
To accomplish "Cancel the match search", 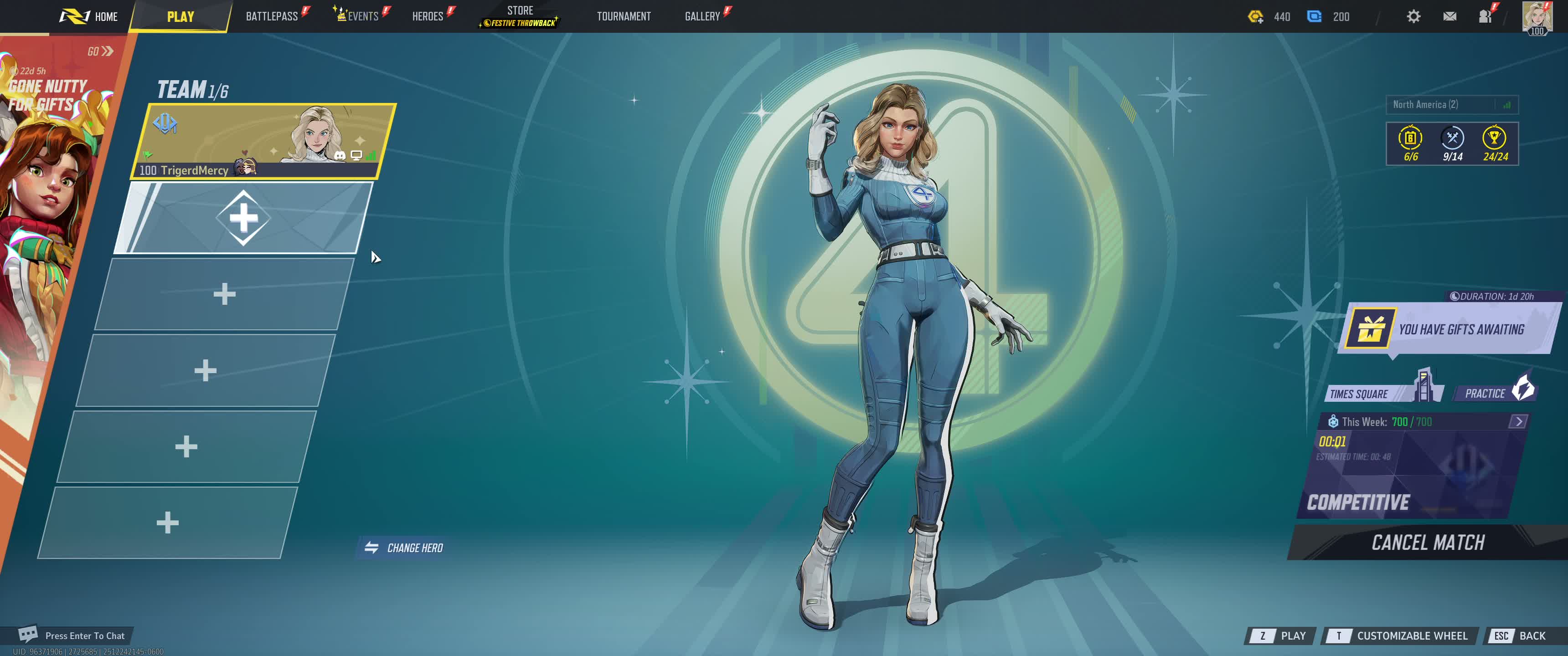I will tap(1428, 542).
